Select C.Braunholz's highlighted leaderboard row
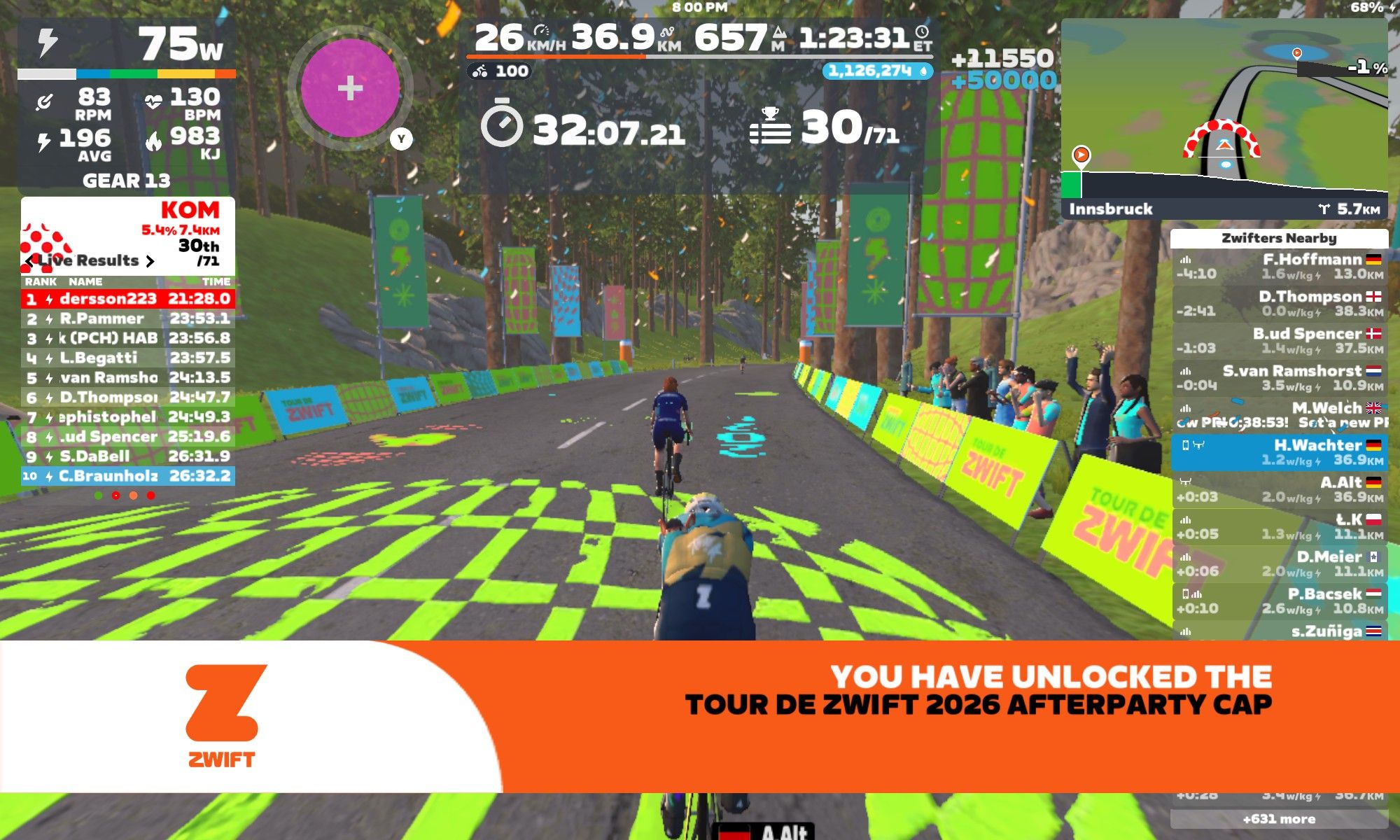Screen dimensions: 1400x840 pyautogui.click(x=128, y=476)
